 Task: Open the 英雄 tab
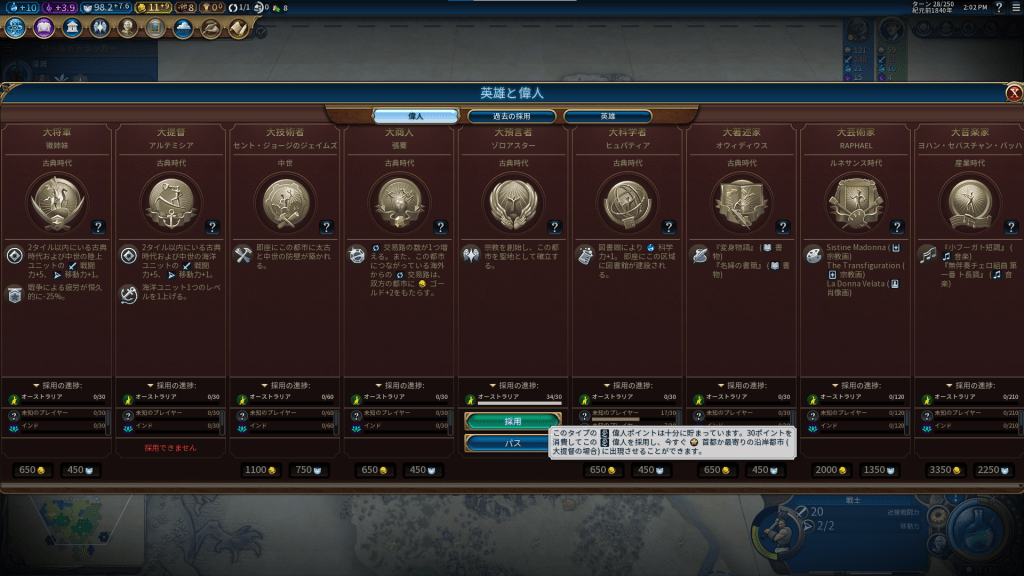(x=607, y=116)
